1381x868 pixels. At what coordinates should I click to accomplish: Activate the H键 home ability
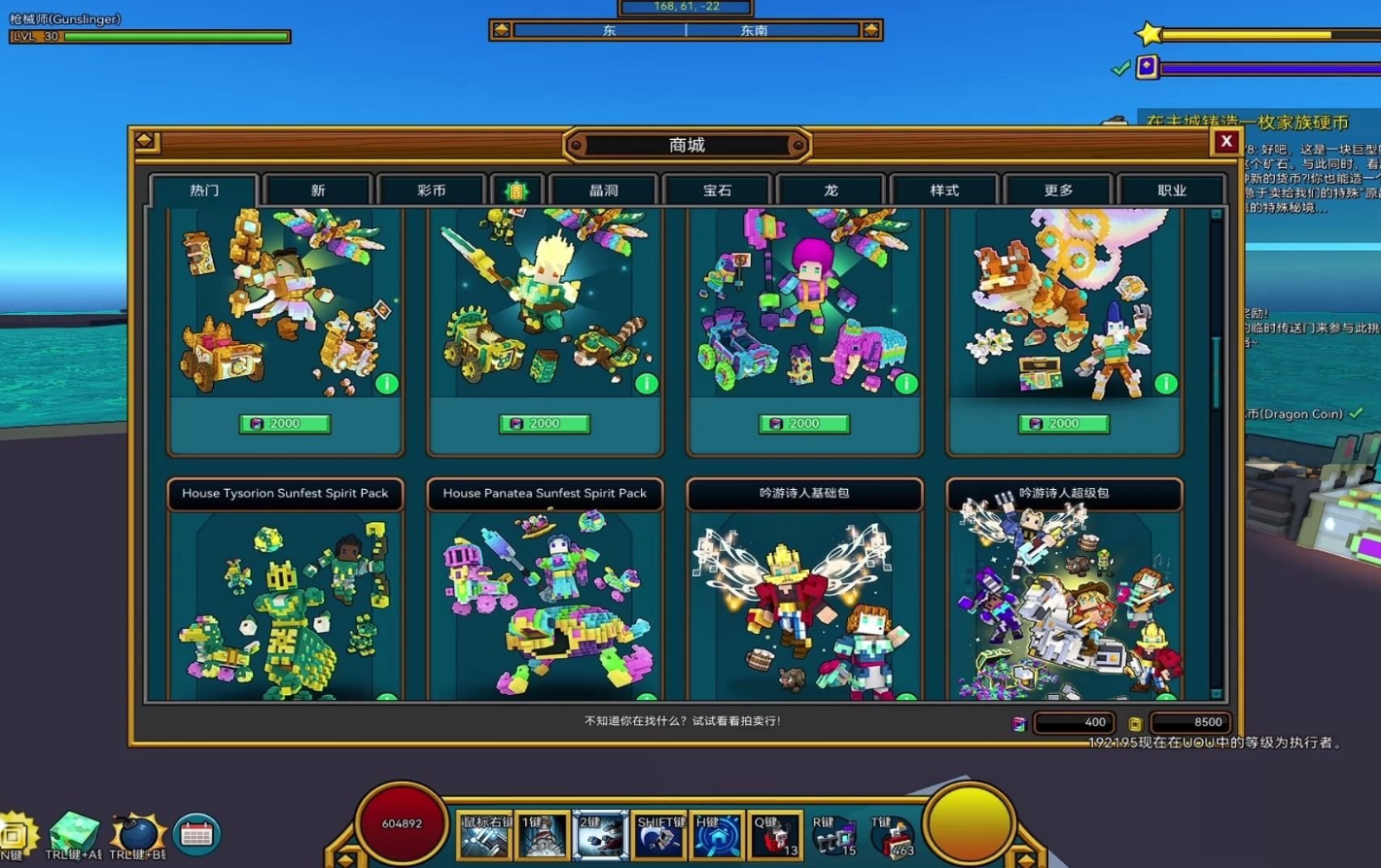pyautogui.click(x=717, y=836)
